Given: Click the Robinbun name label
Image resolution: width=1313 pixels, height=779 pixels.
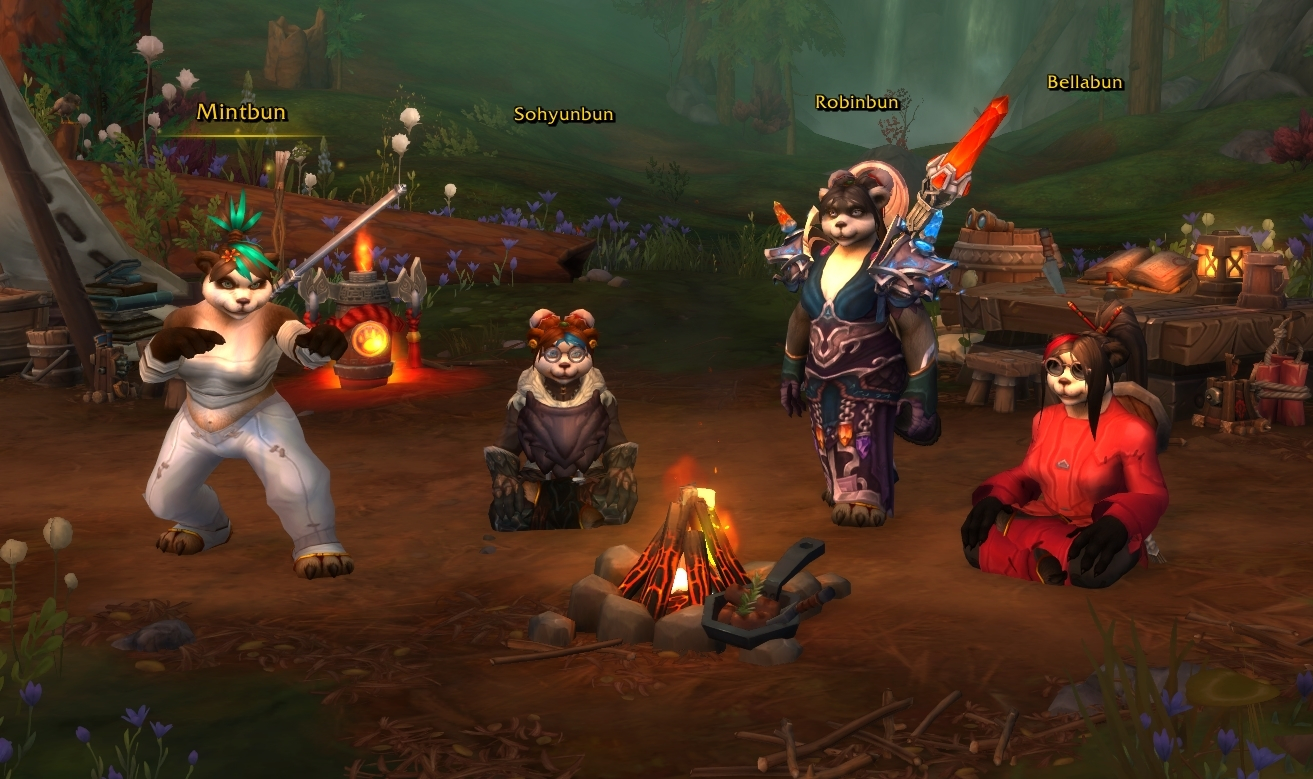Looking at the screenshot, I should pyautogui.click(x=857, y=102).
